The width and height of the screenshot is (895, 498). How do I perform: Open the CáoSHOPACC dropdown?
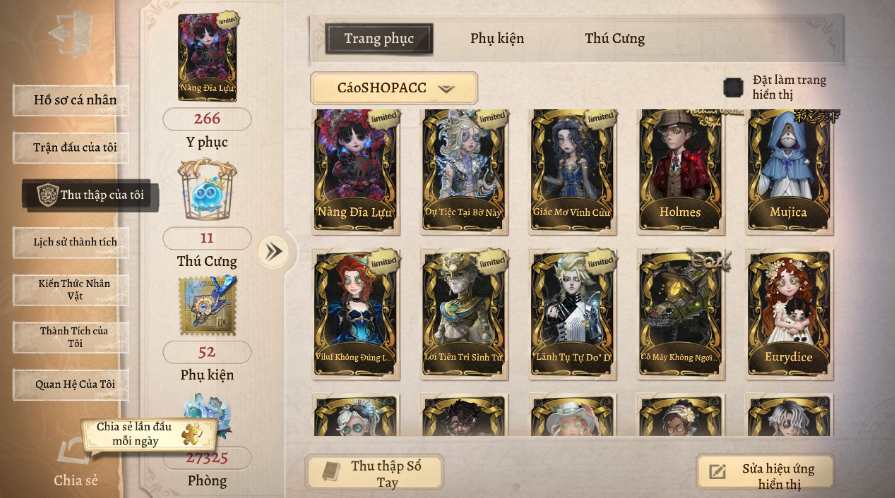click(x=393, y=88)
